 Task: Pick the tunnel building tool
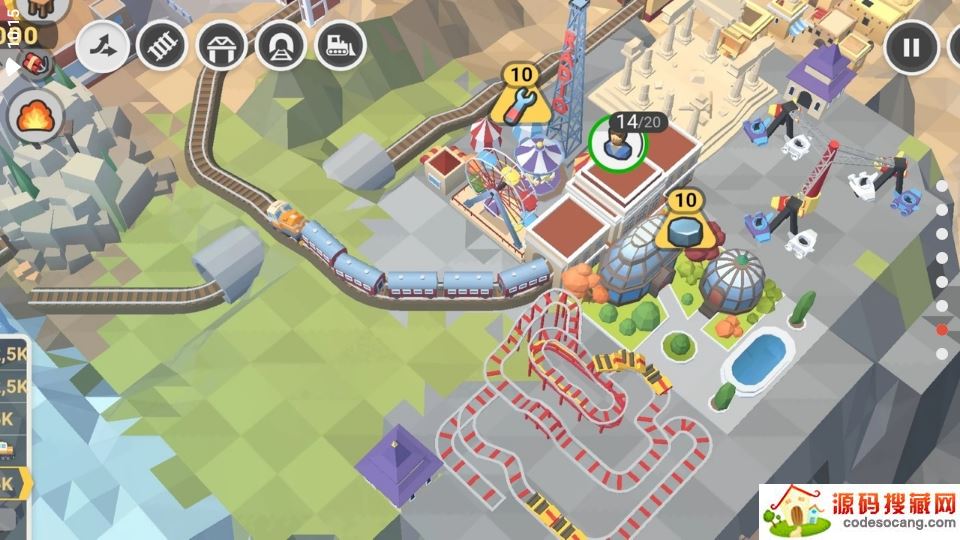pos(281,46)
